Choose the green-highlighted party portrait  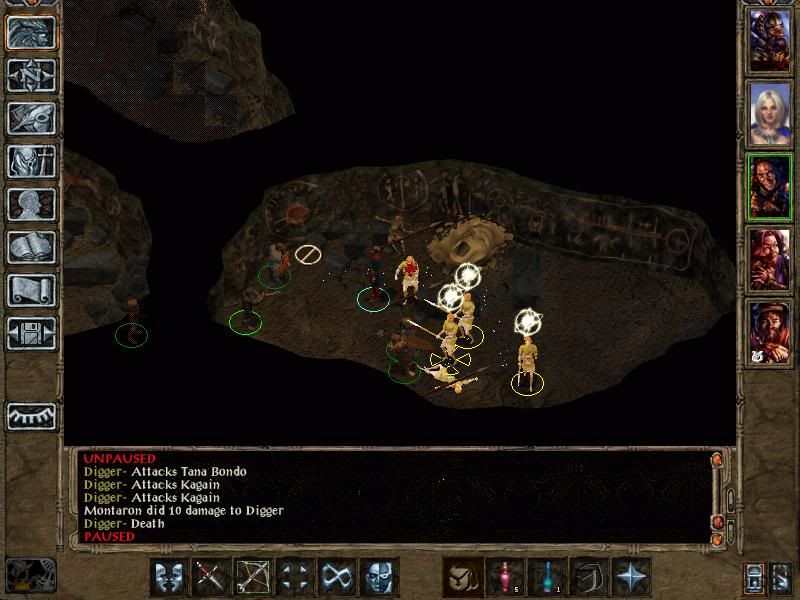coord(770,186)
